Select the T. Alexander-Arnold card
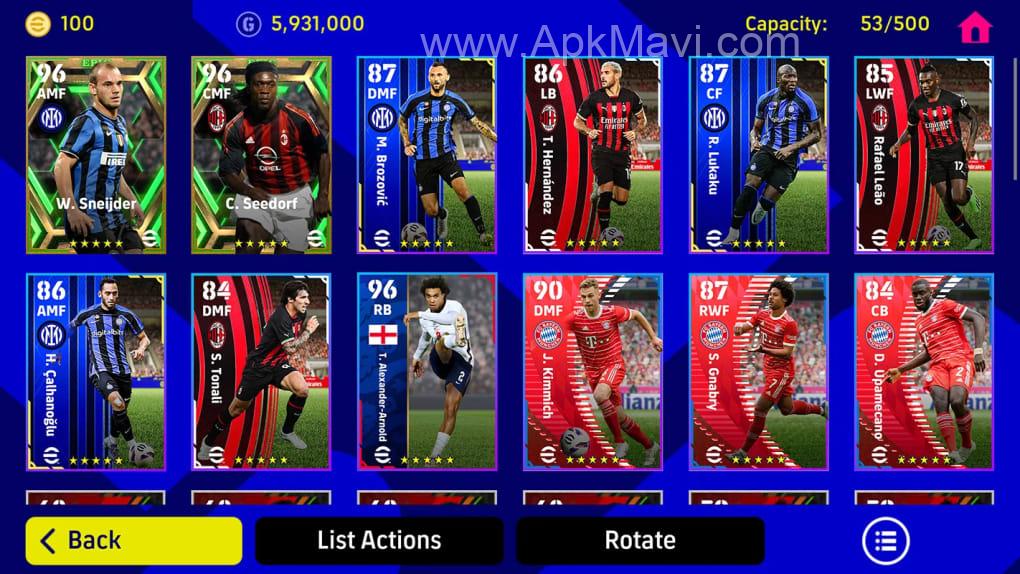This screenshot has width=1020, height=574. coord(427,371)
